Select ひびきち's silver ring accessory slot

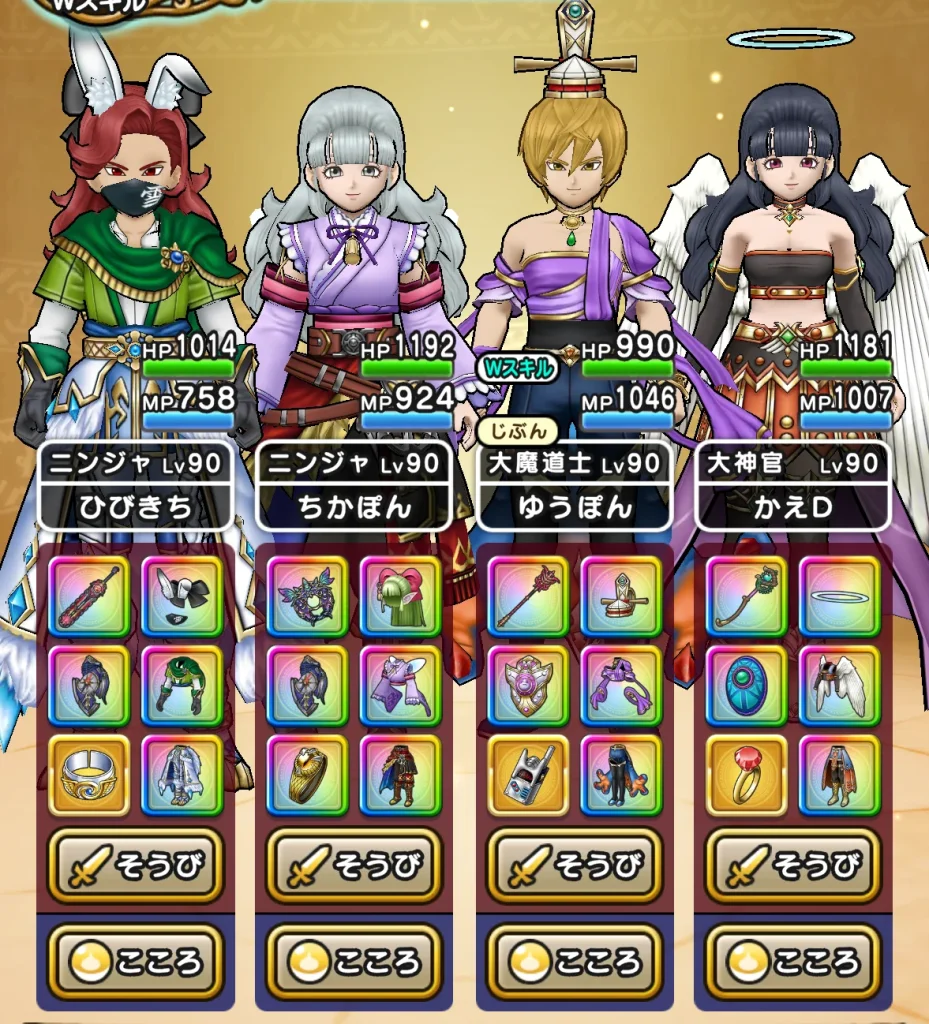click(89, 775)
